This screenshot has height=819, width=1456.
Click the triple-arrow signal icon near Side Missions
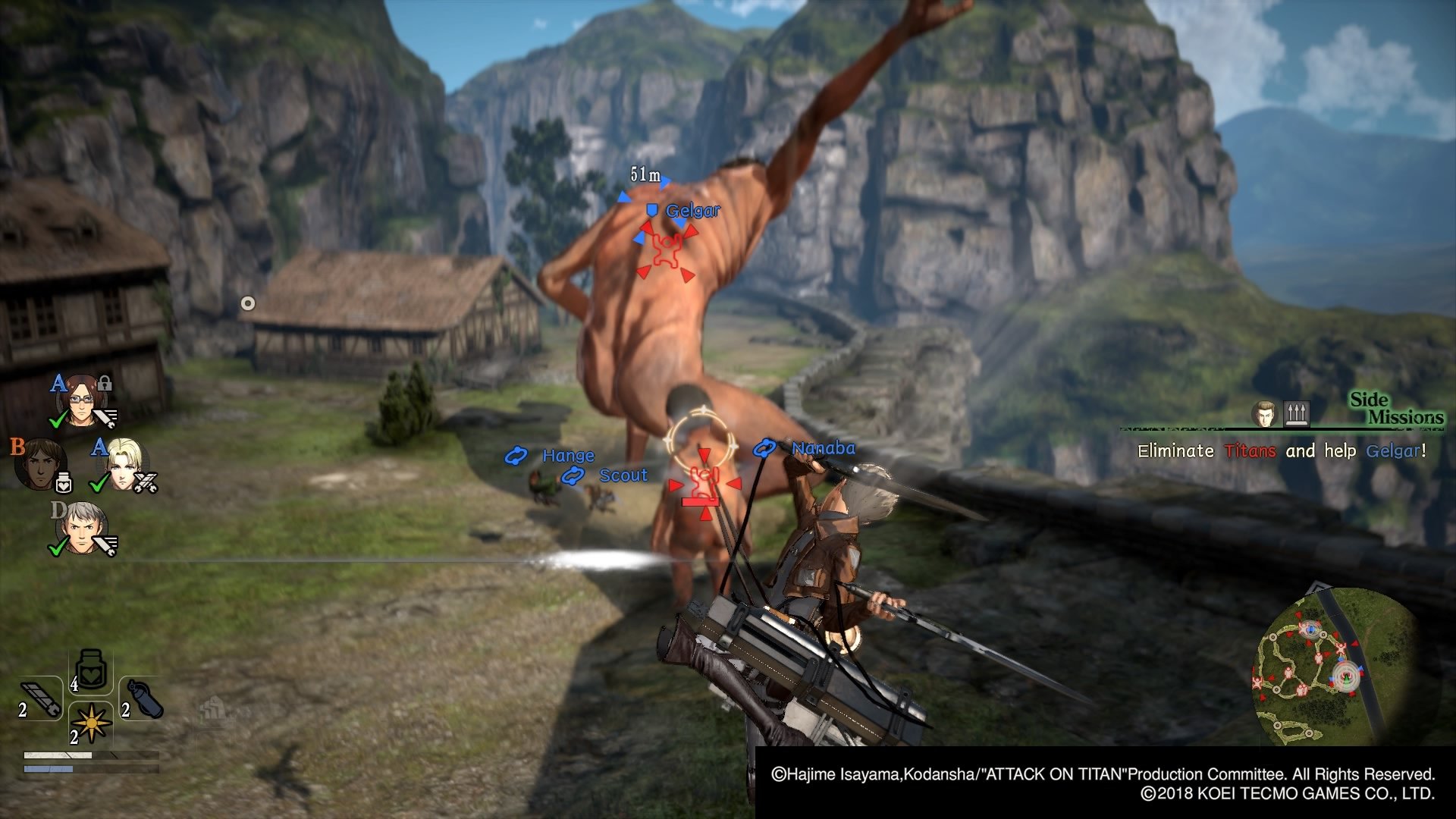pos(1297,414)
